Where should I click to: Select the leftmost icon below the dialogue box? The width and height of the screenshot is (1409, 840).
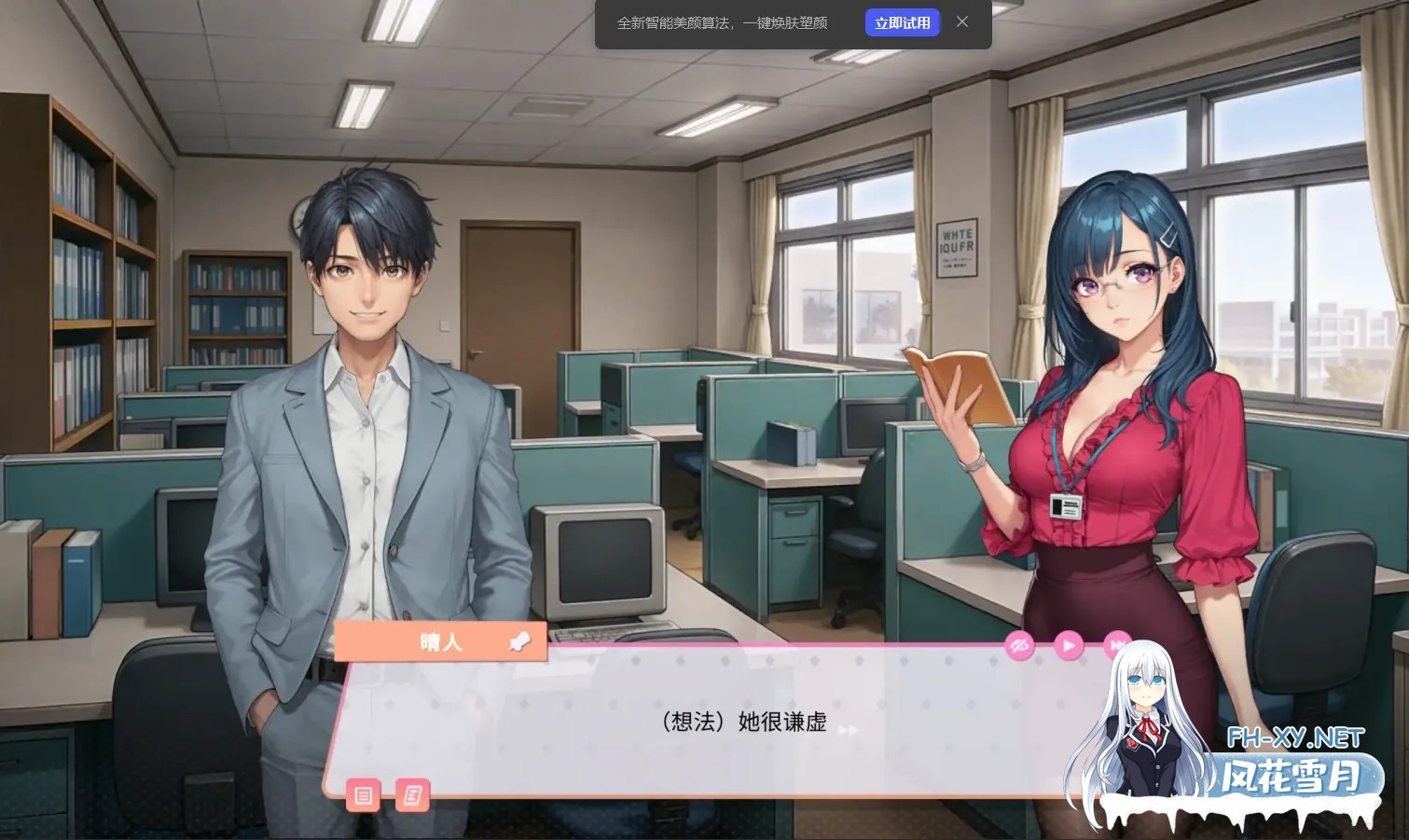coord(363,797)
